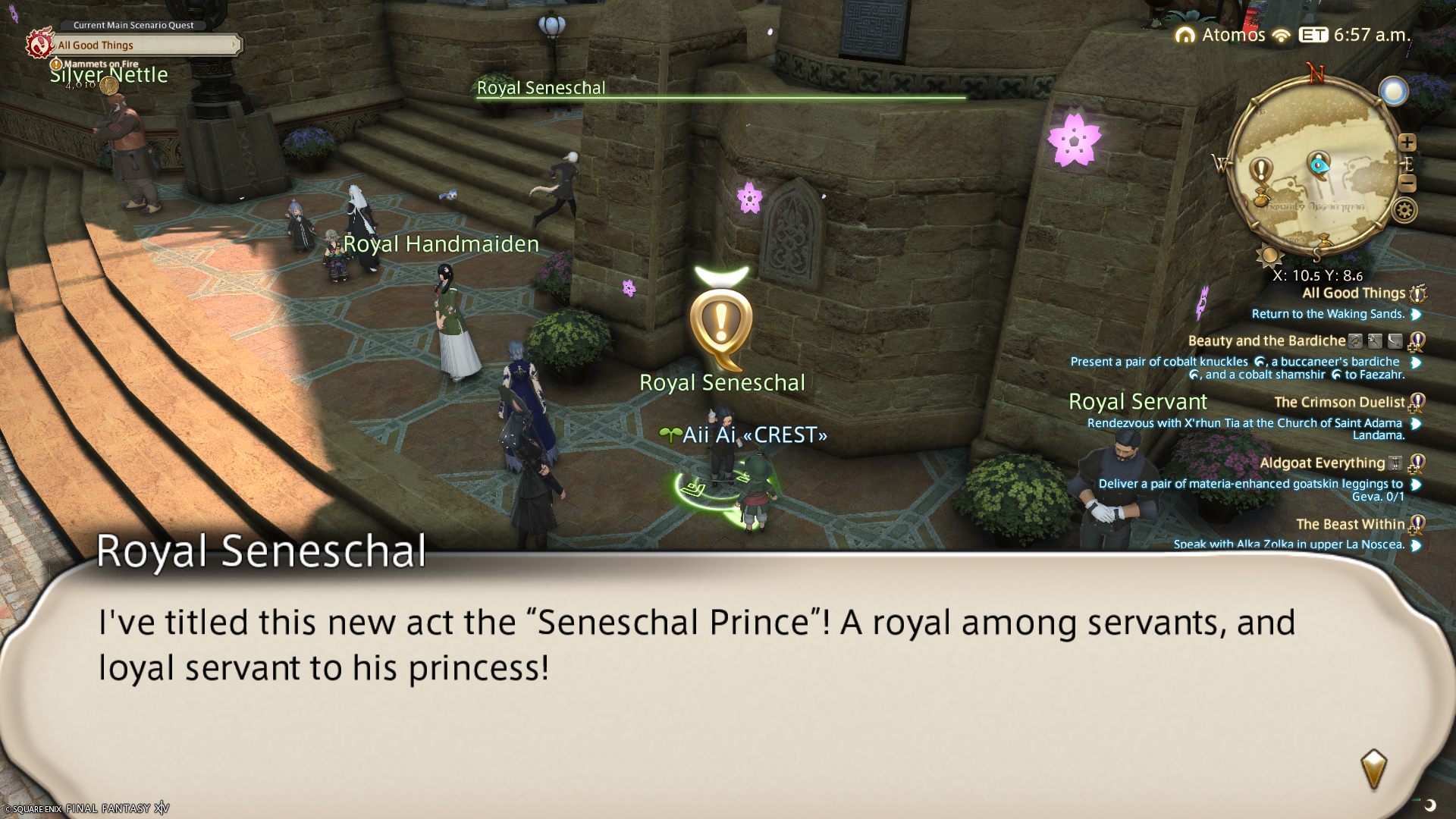
Task: Select the Aldgoat Everything quest entry
Action: point(1322,463)
